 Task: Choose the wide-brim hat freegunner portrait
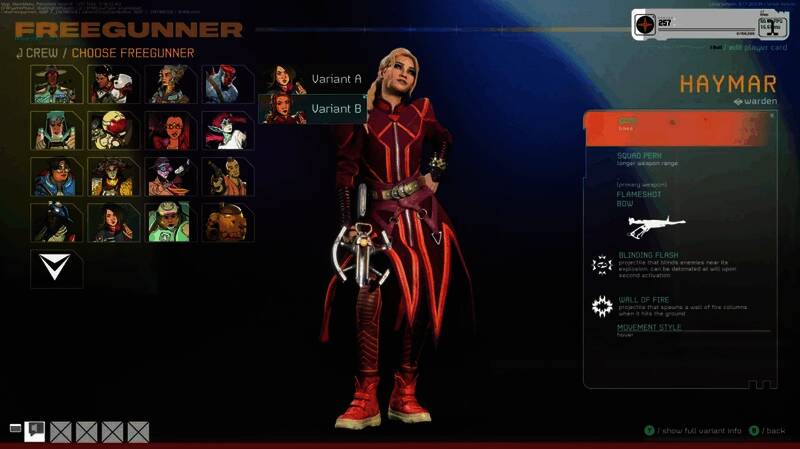[x=56, y=85]
